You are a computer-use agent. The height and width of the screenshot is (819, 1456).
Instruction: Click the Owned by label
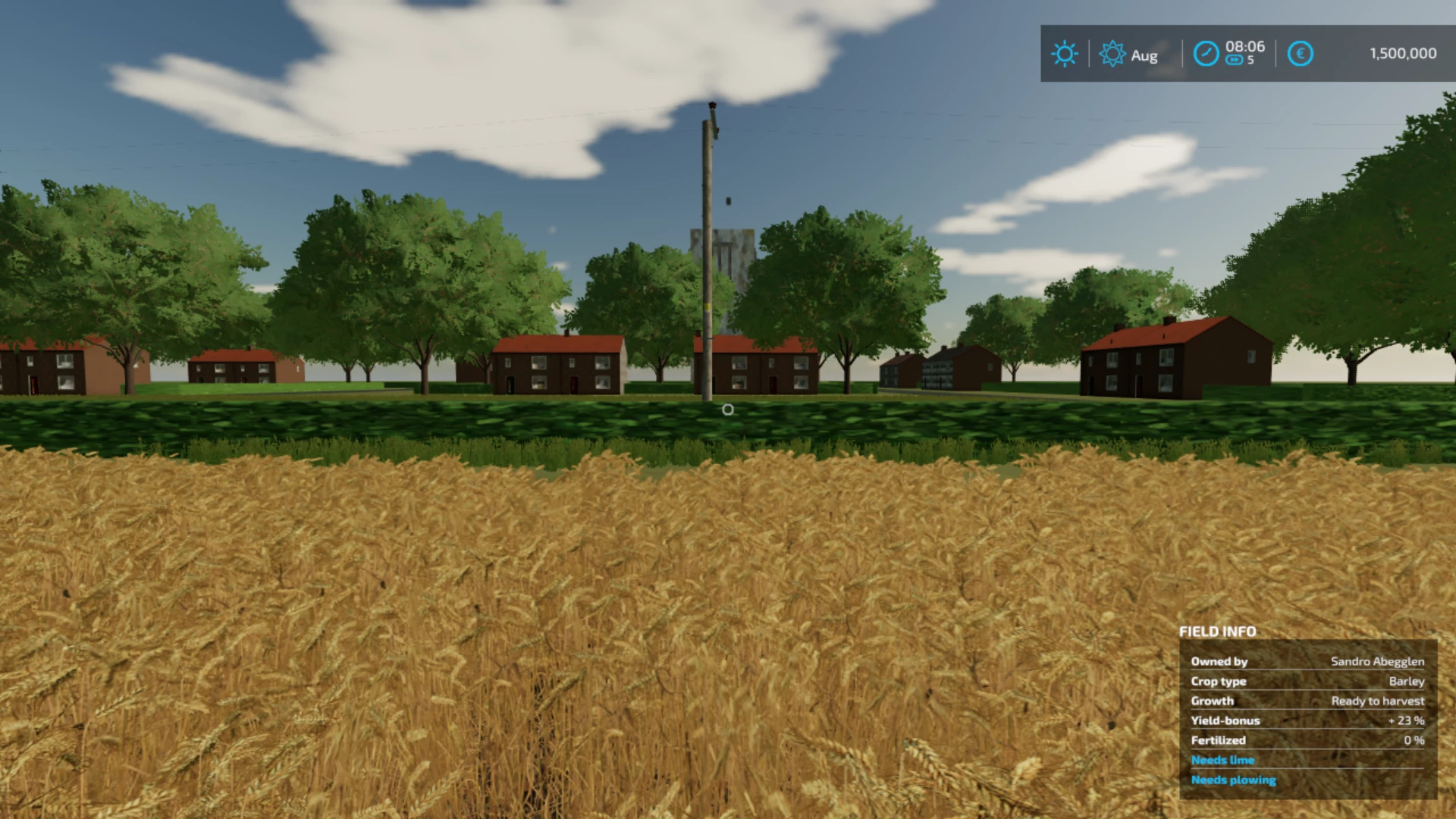click(1220, 661)
